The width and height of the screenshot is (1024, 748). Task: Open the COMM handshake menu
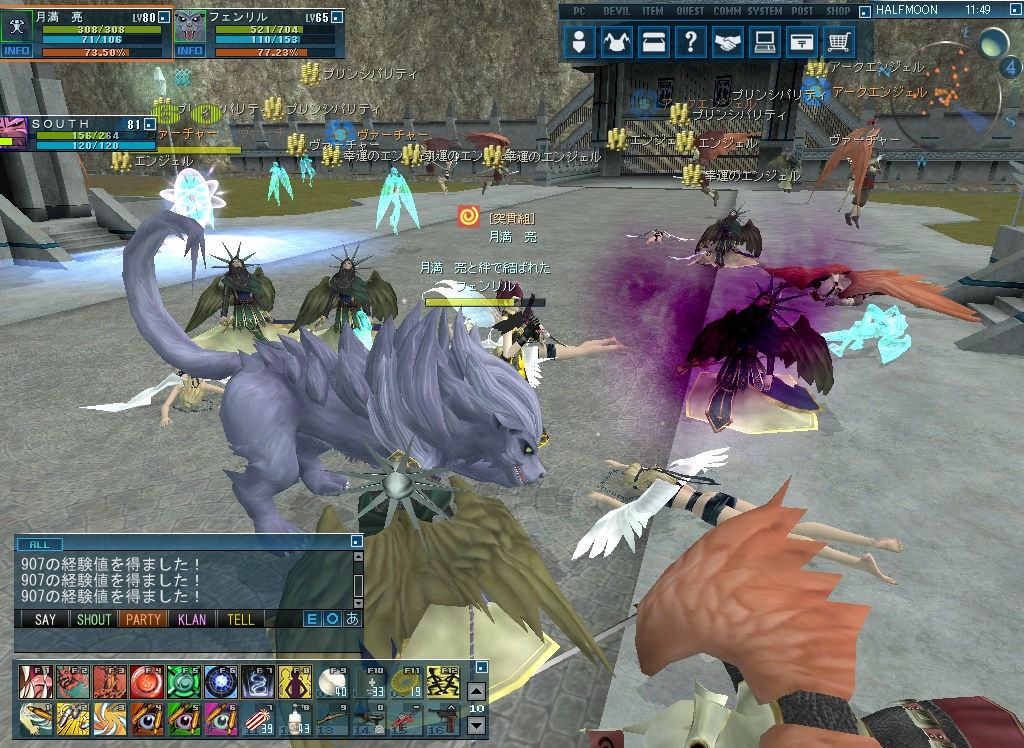[x=727, y=42]
